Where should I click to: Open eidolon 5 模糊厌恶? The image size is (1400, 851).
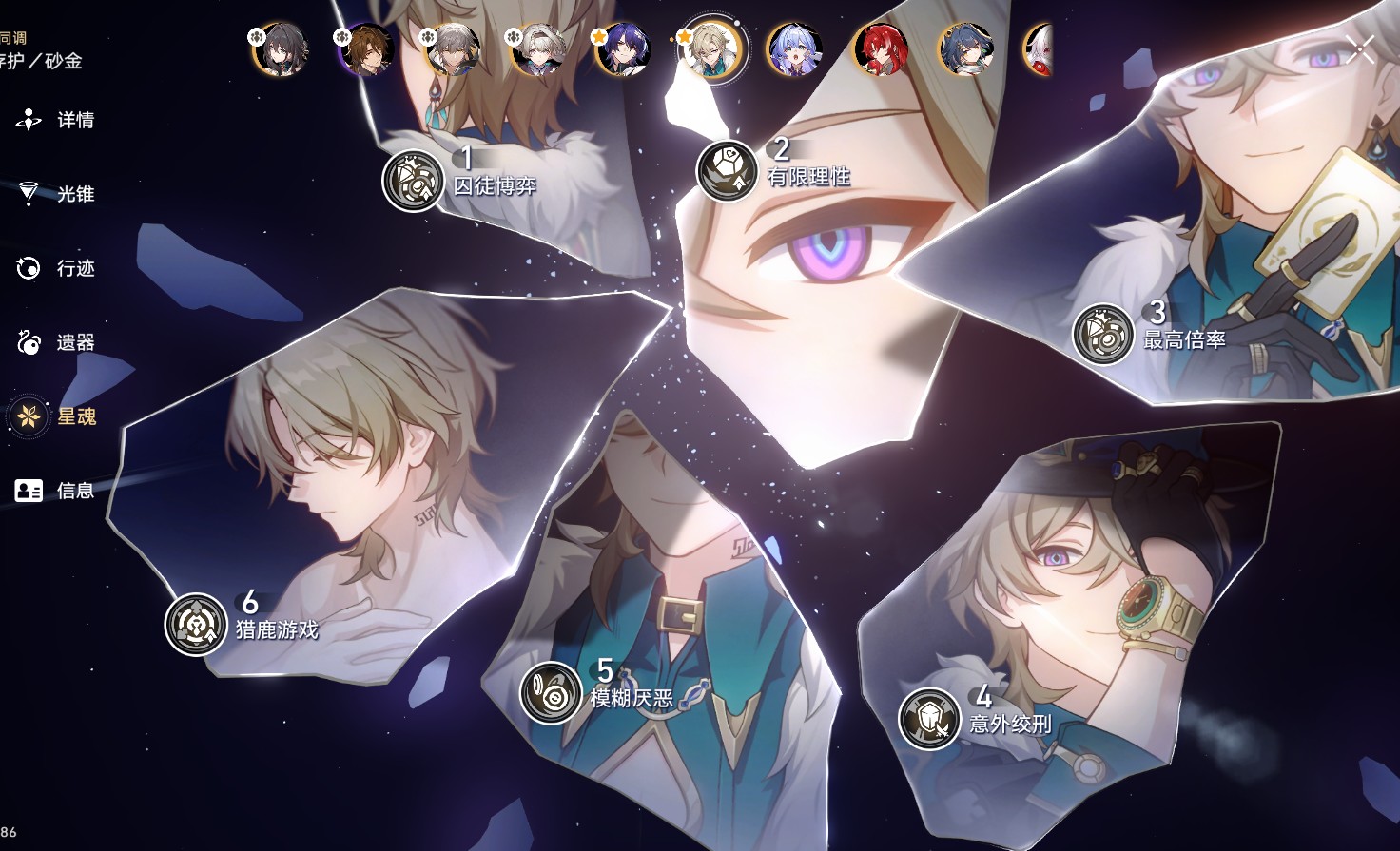pyautogui.click(x=551, y=692)
